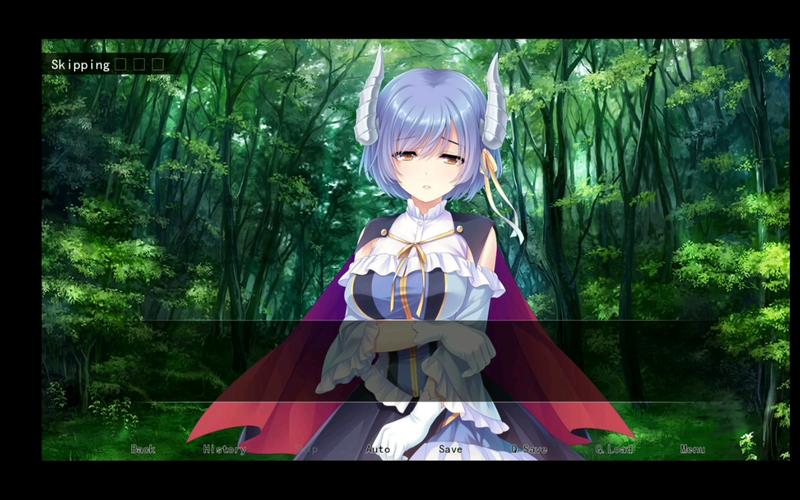
Task: Open the History log
Action: pos(224,450)
